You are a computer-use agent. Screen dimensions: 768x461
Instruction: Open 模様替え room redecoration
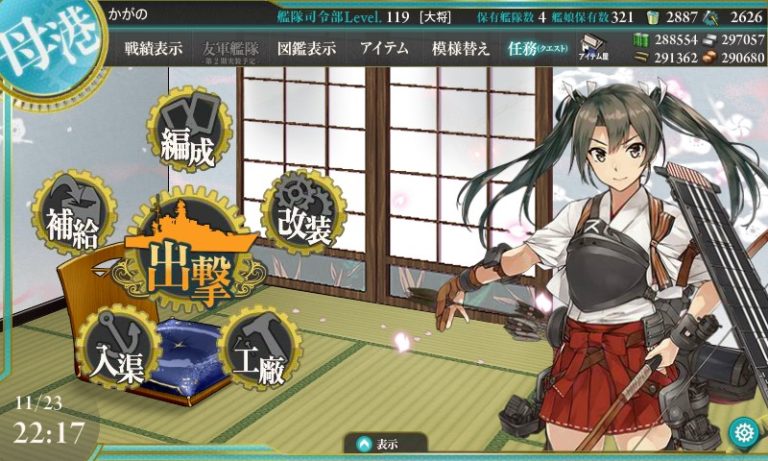click(461, 49)
